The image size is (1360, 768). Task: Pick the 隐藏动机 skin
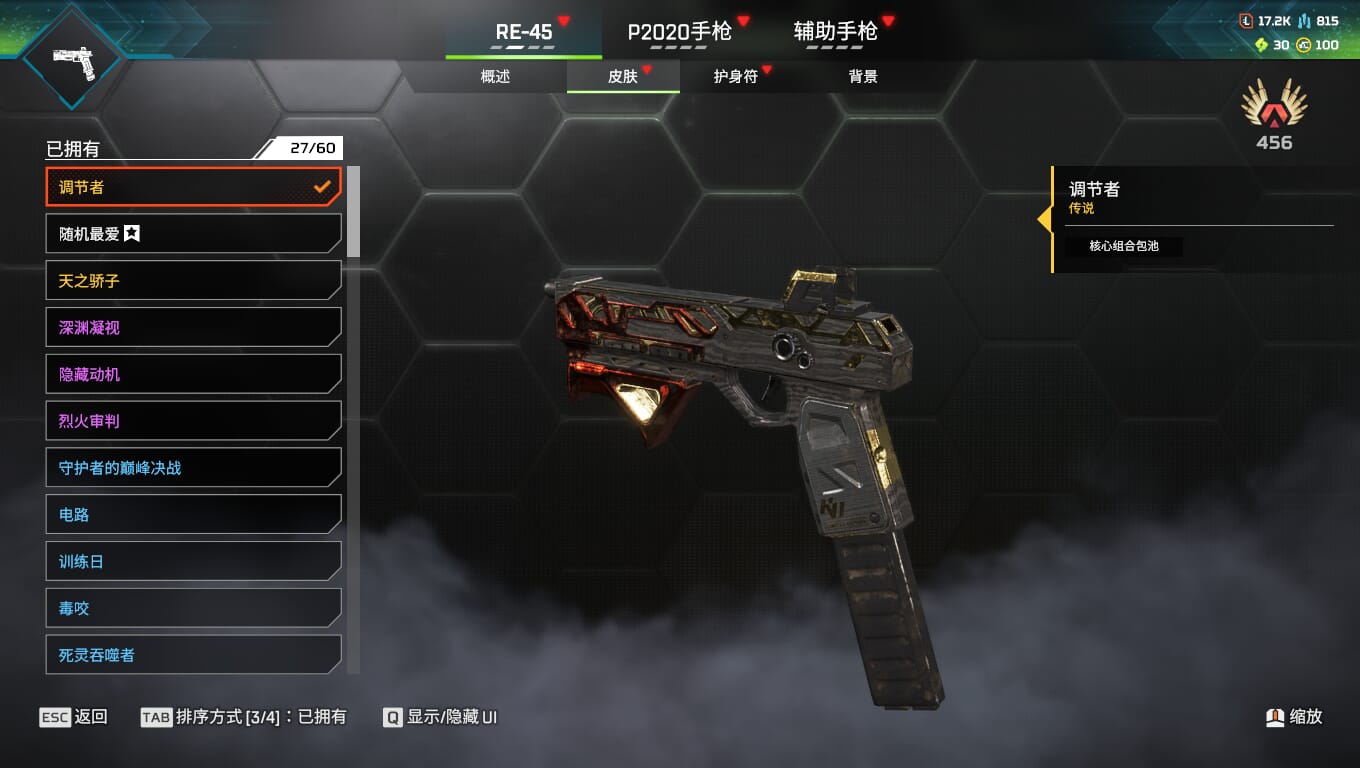pyautogui.click(x=193, y=374)
